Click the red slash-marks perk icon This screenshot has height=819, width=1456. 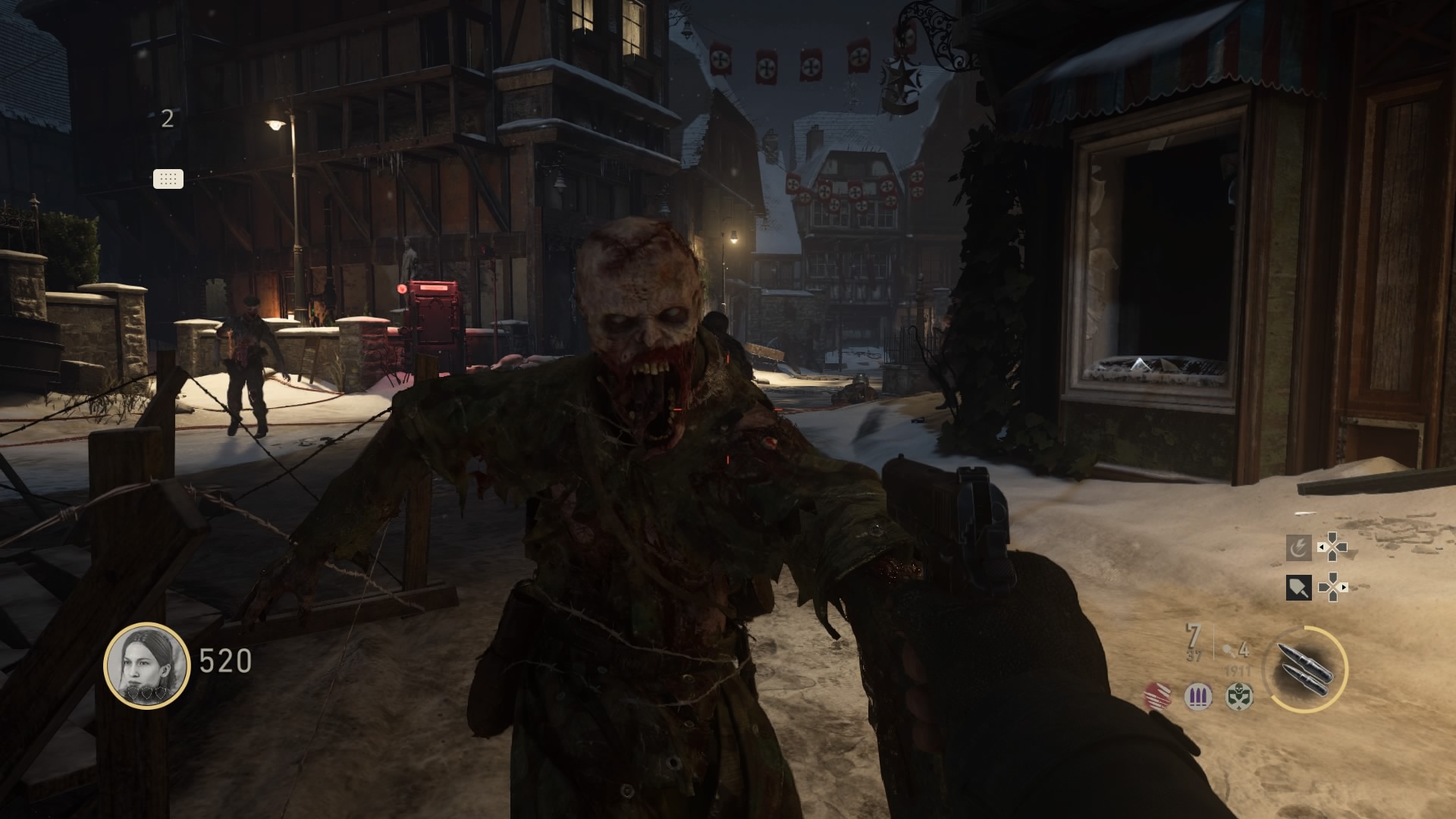point(1158,695)
